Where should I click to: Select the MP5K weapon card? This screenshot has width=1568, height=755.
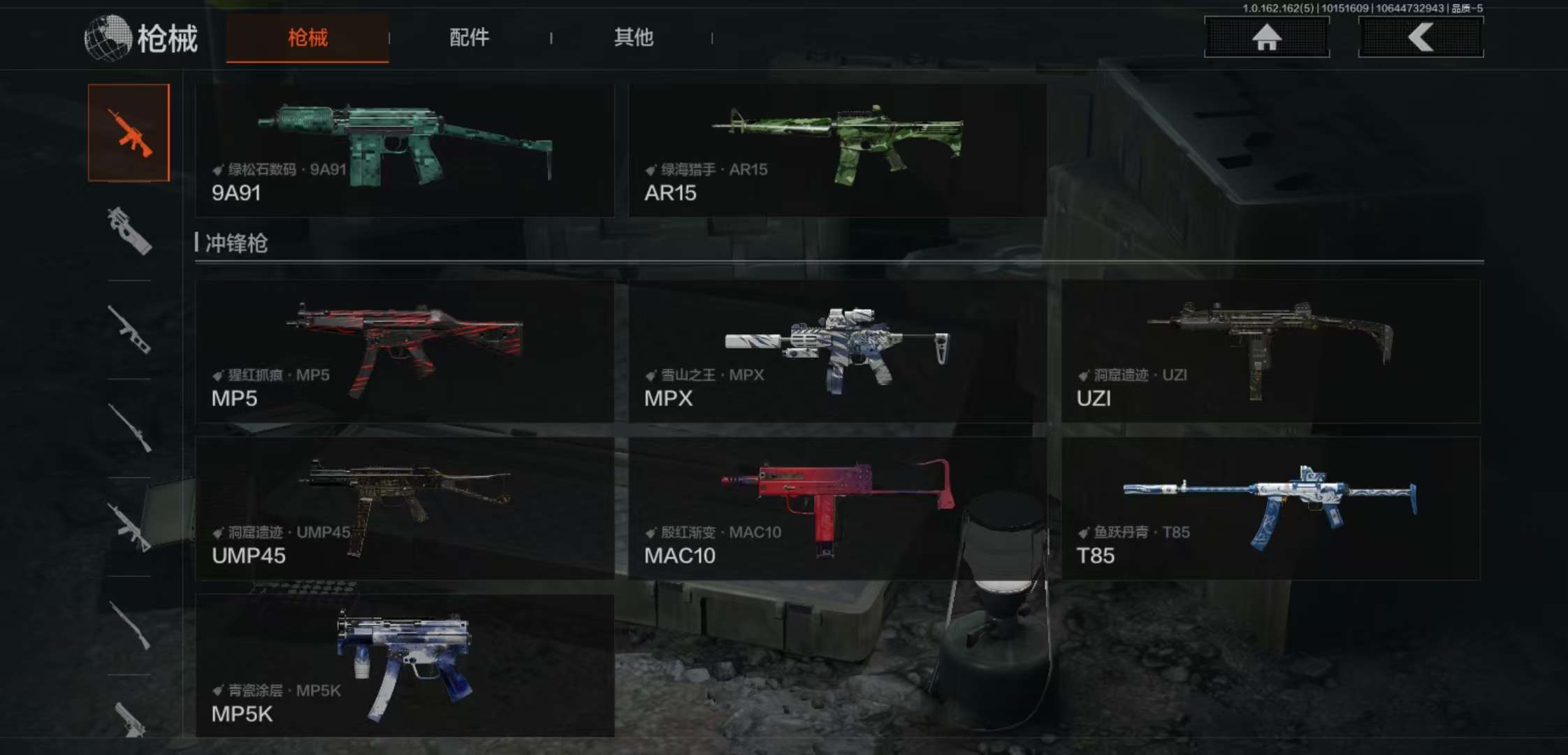[405, 666]
